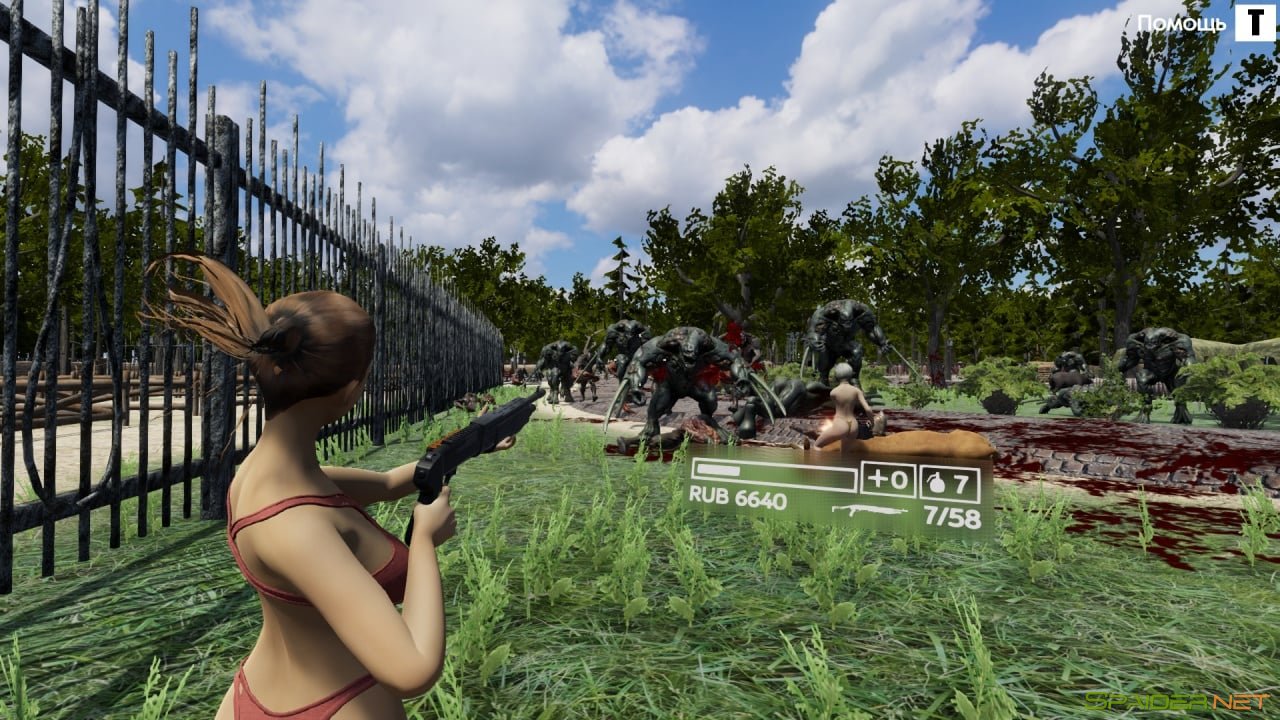Select the grenade item slot
The image size is (1280, 720).
coord(949,482)
